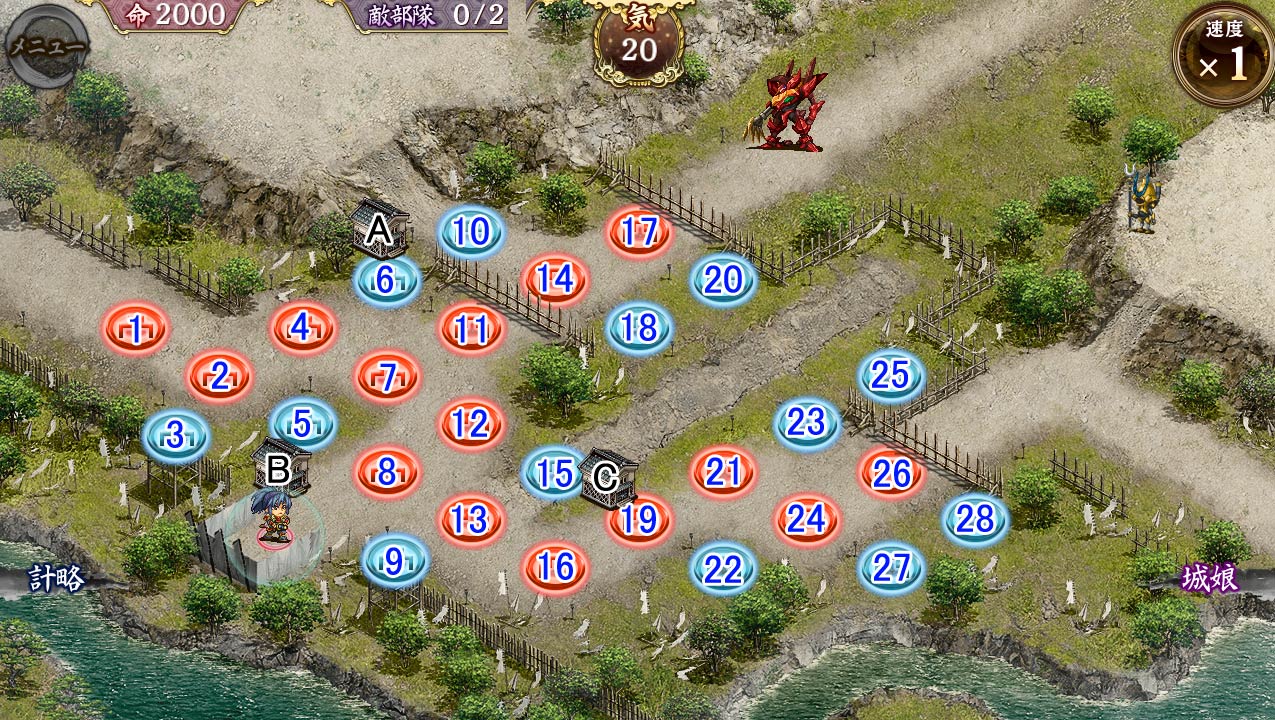Select blue placement tile 23
The height and width of the screenshot is (720, 1275).
click(807, 424)
